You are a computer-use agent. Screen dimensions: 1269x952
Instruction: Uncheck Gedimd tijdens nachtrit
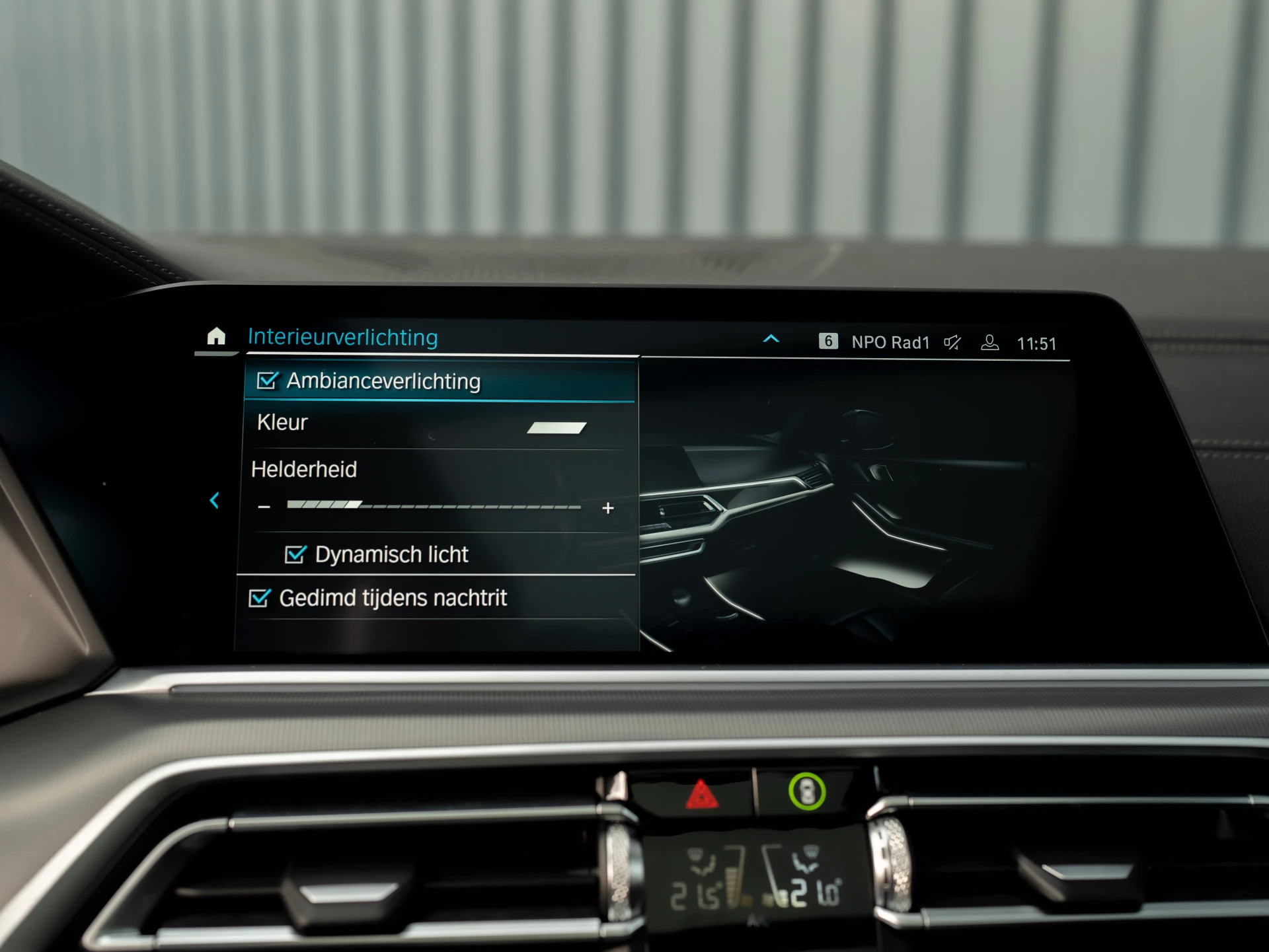coord(259,597)
